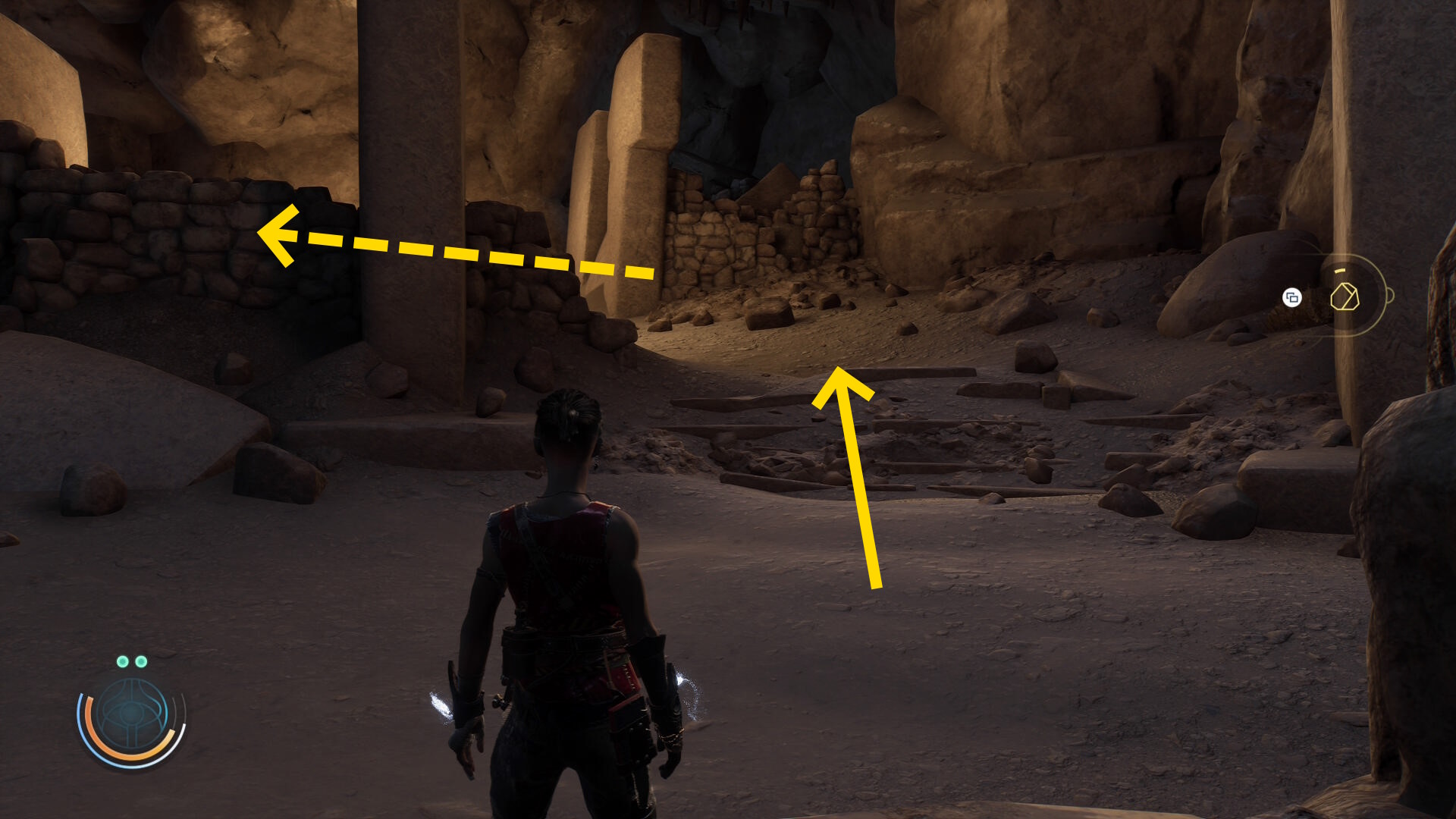Select the yellow rock icon on the HUD
Screen dimensions: 1456x819
pyautogui.click(x=1345, y=297)
